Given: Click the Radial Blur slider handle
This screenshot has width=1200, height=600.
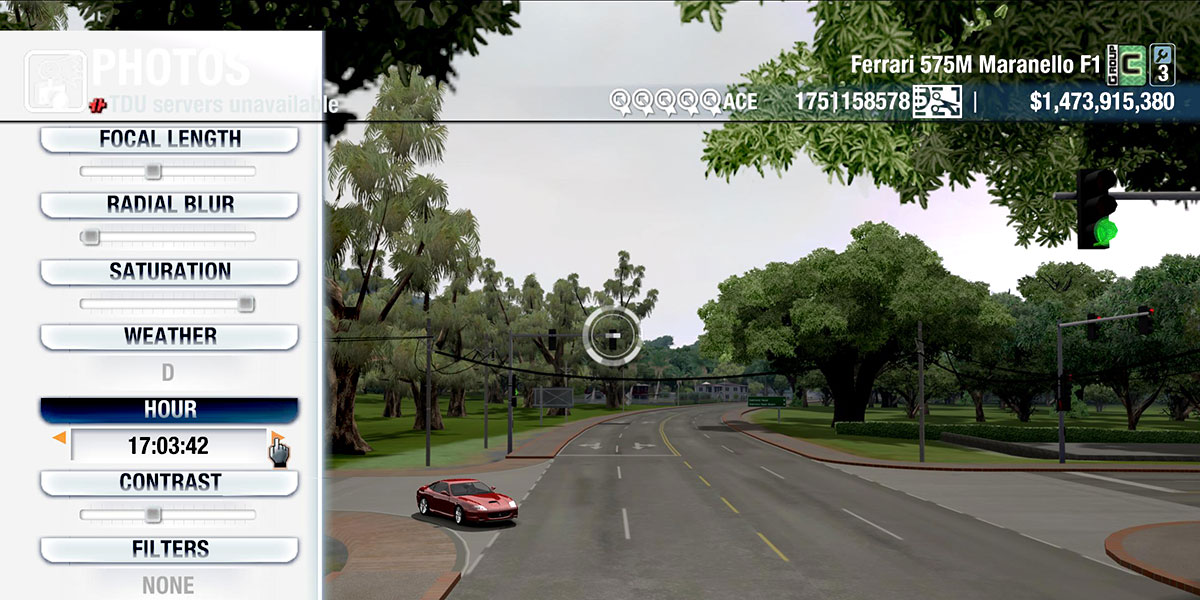Looking at the screenshot, I should [x=90, y=237].
